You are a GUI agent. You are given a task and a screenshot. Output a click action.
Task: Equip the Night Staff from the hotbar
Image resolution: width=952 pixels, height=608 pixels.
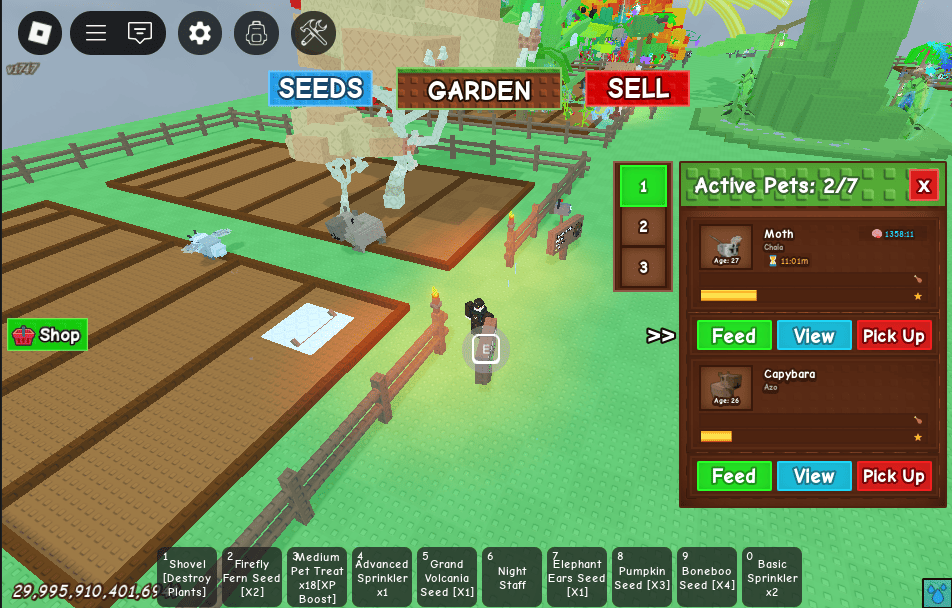pos(512,577)
